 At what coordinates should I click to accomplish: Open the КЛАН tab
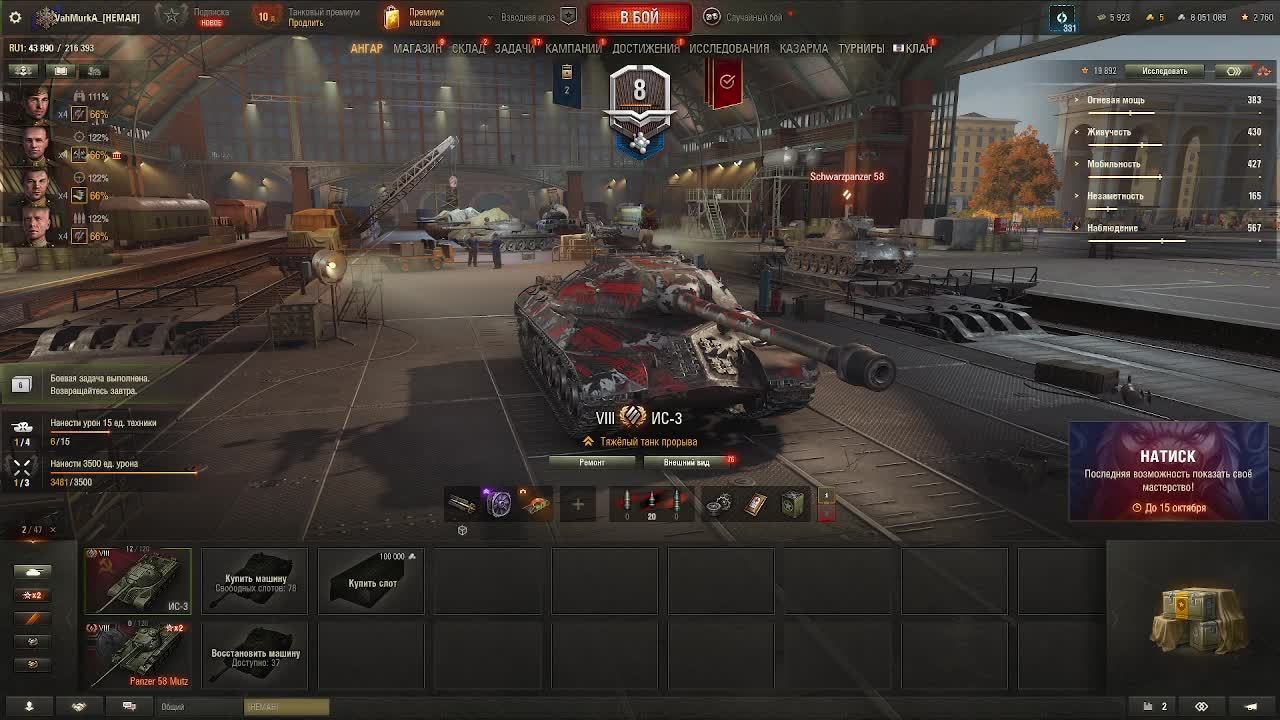click(x=918, y=48)
